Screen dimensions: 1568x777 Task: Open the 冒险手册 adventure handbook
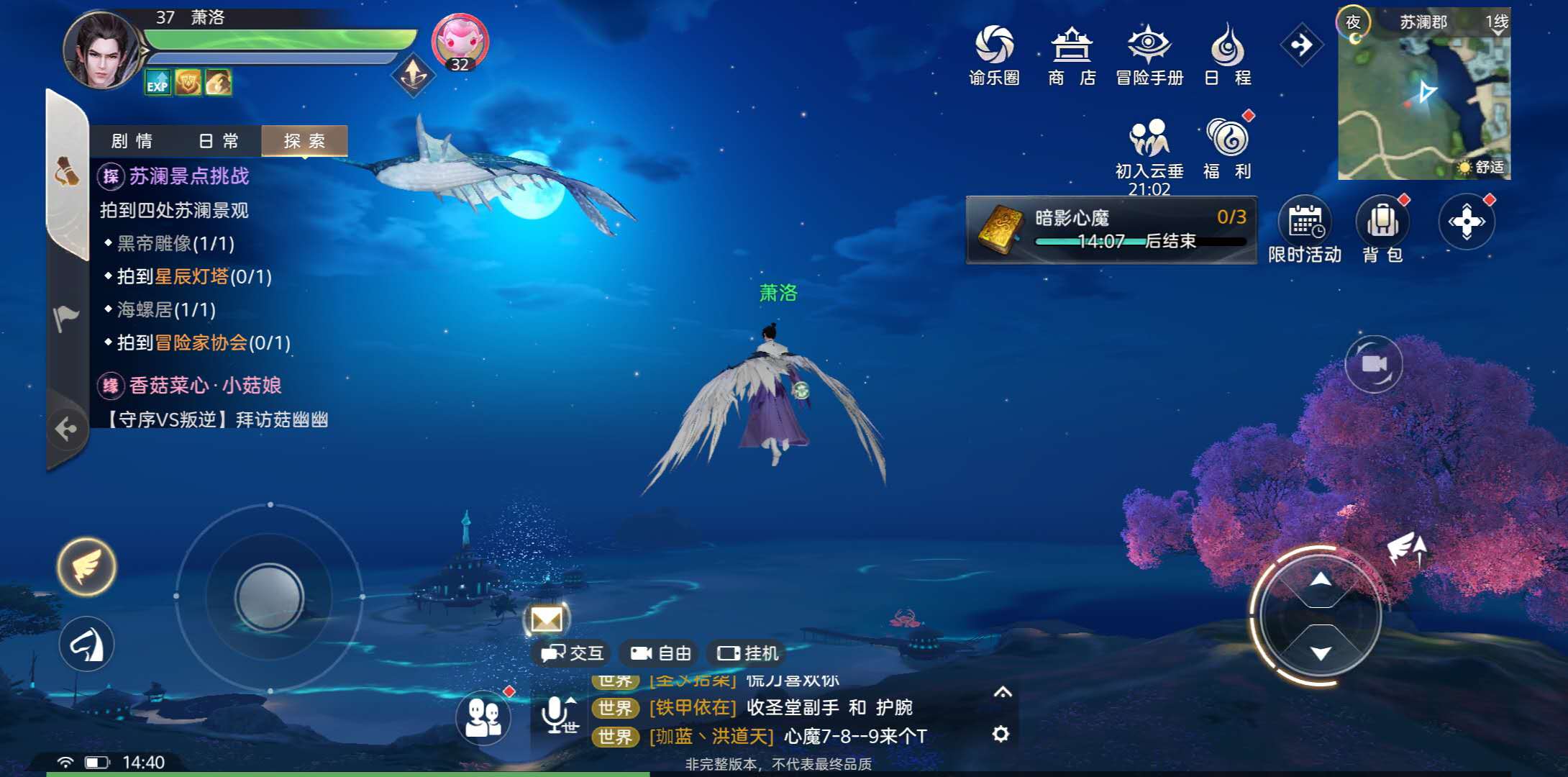(1149, 55)
